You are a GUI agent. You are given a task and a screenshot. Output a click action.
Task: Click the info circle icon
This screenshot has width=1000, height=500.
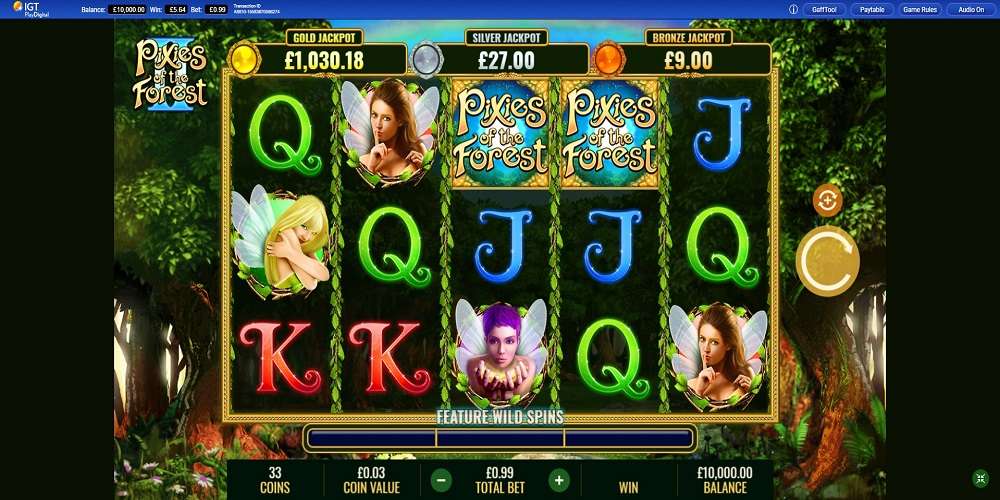click(793, 9)
